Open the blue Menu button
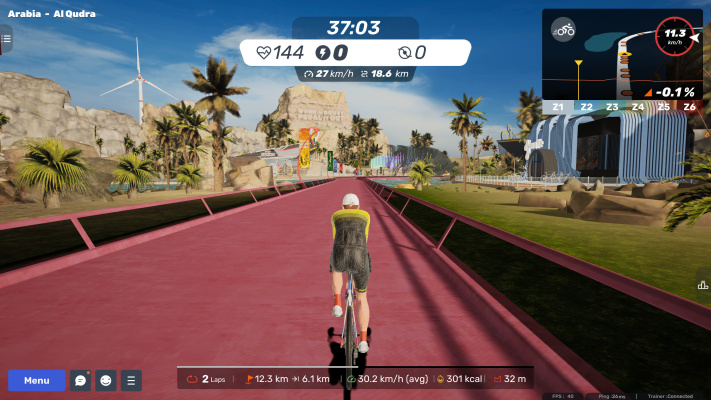711x400 pixels. tap(37, 380)
